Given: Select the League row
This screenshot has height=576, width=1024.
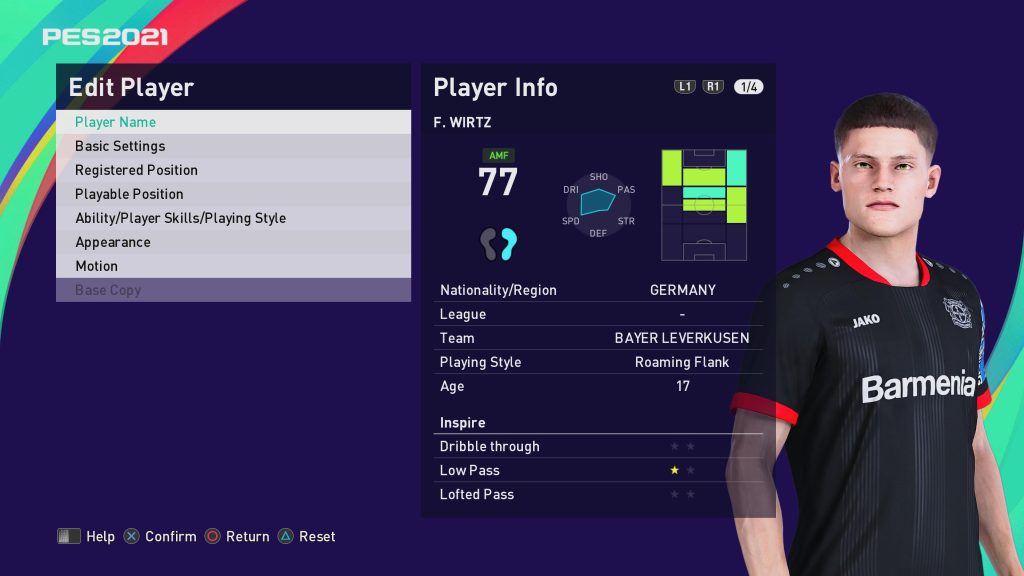Looking at the screenshot, I should [x=598, y=314].
